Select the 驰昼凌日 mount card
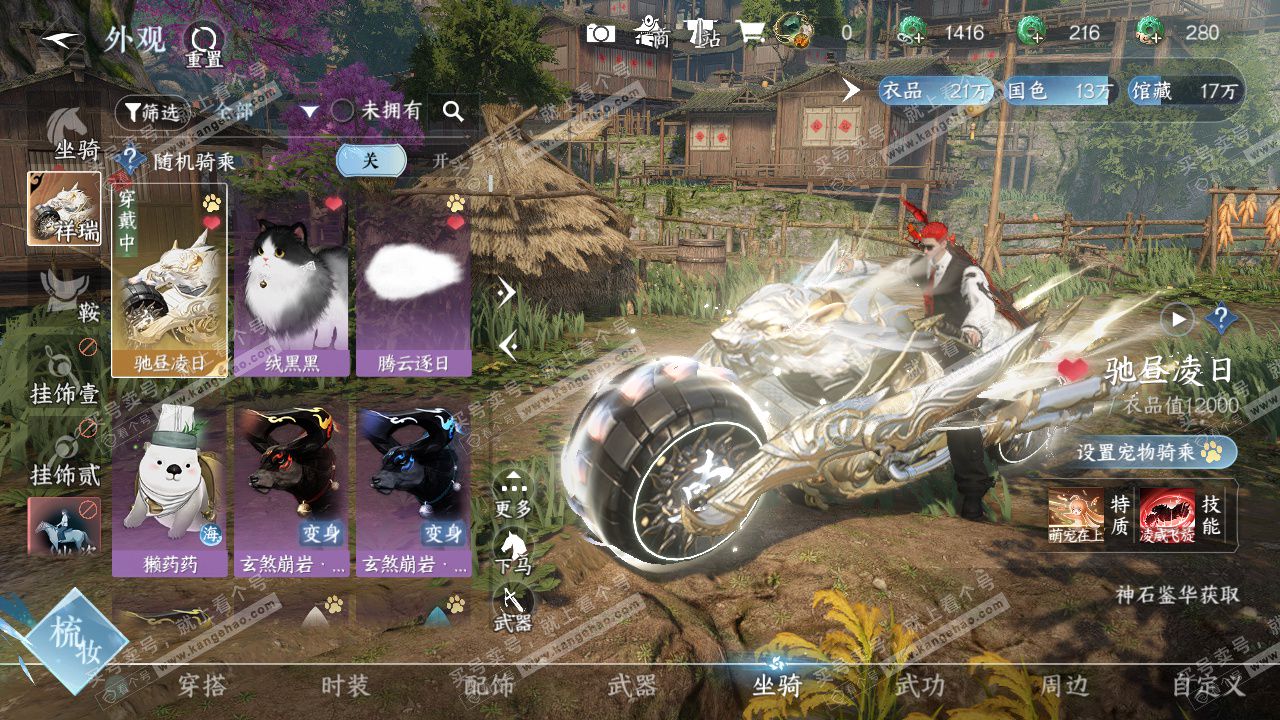 coord(169,280)
